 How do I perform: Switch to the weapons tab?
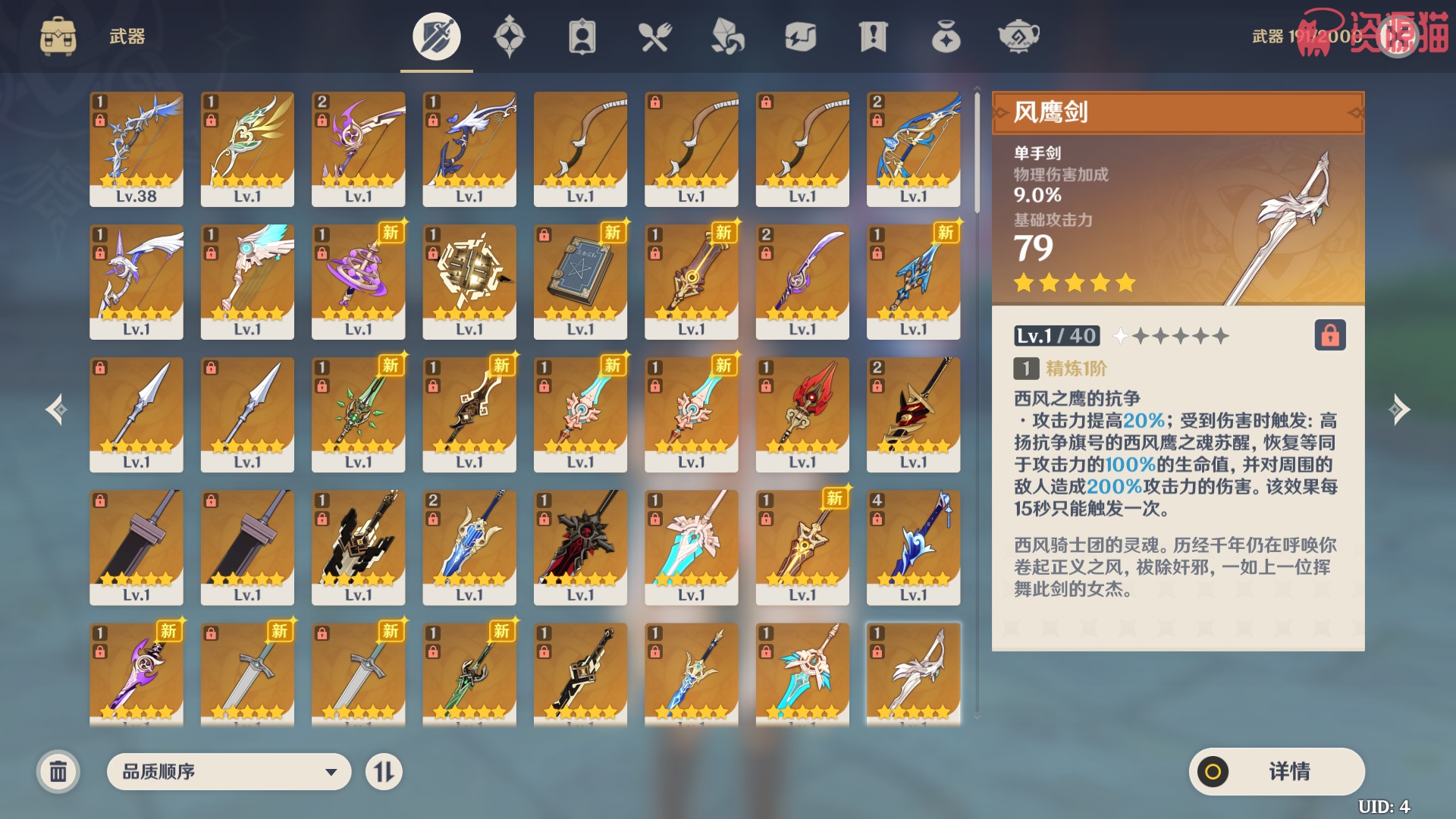[436, 36]
